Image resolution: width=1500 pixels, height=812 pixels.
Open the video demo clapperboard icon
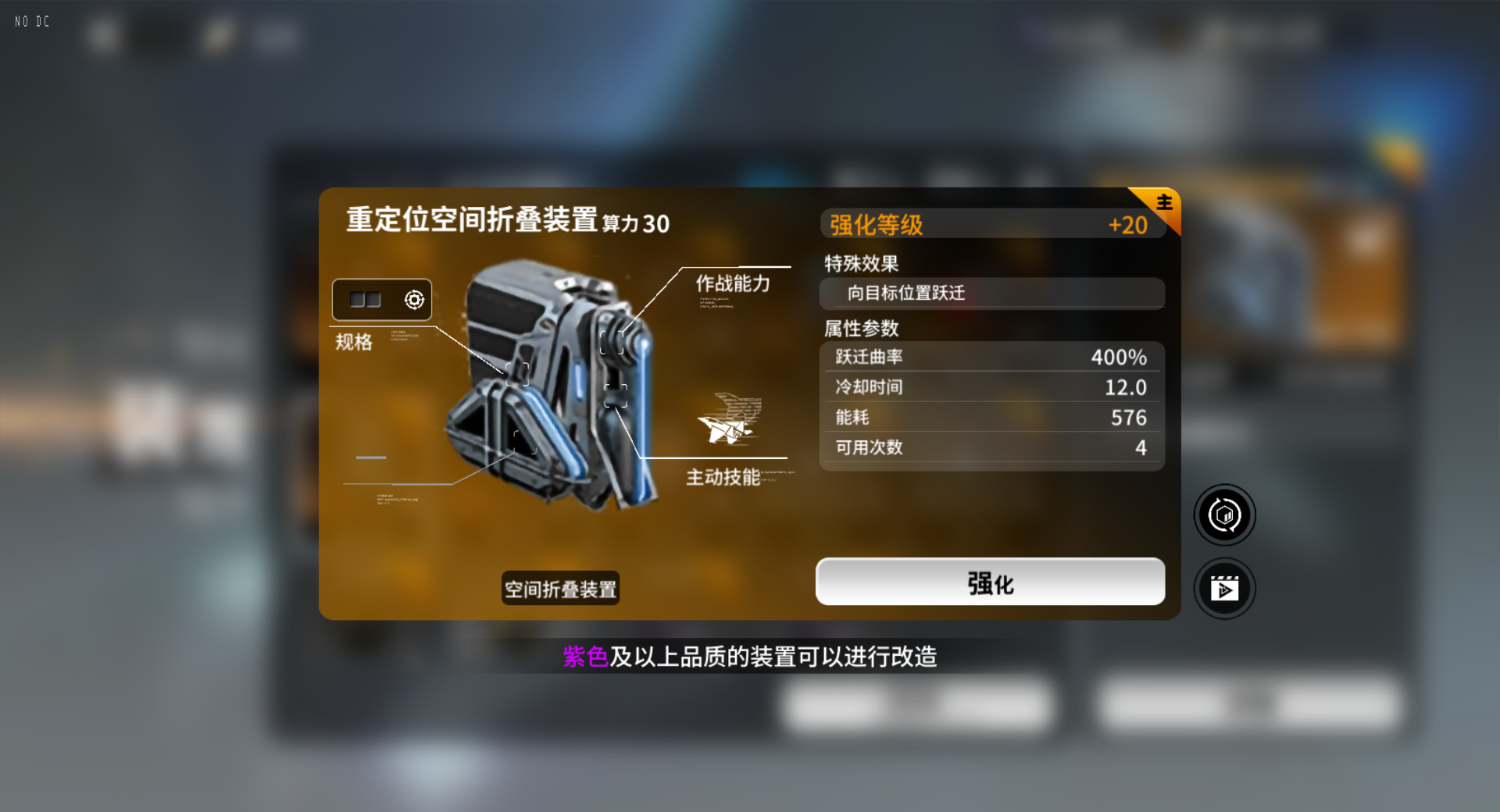tap(1224, 588)
